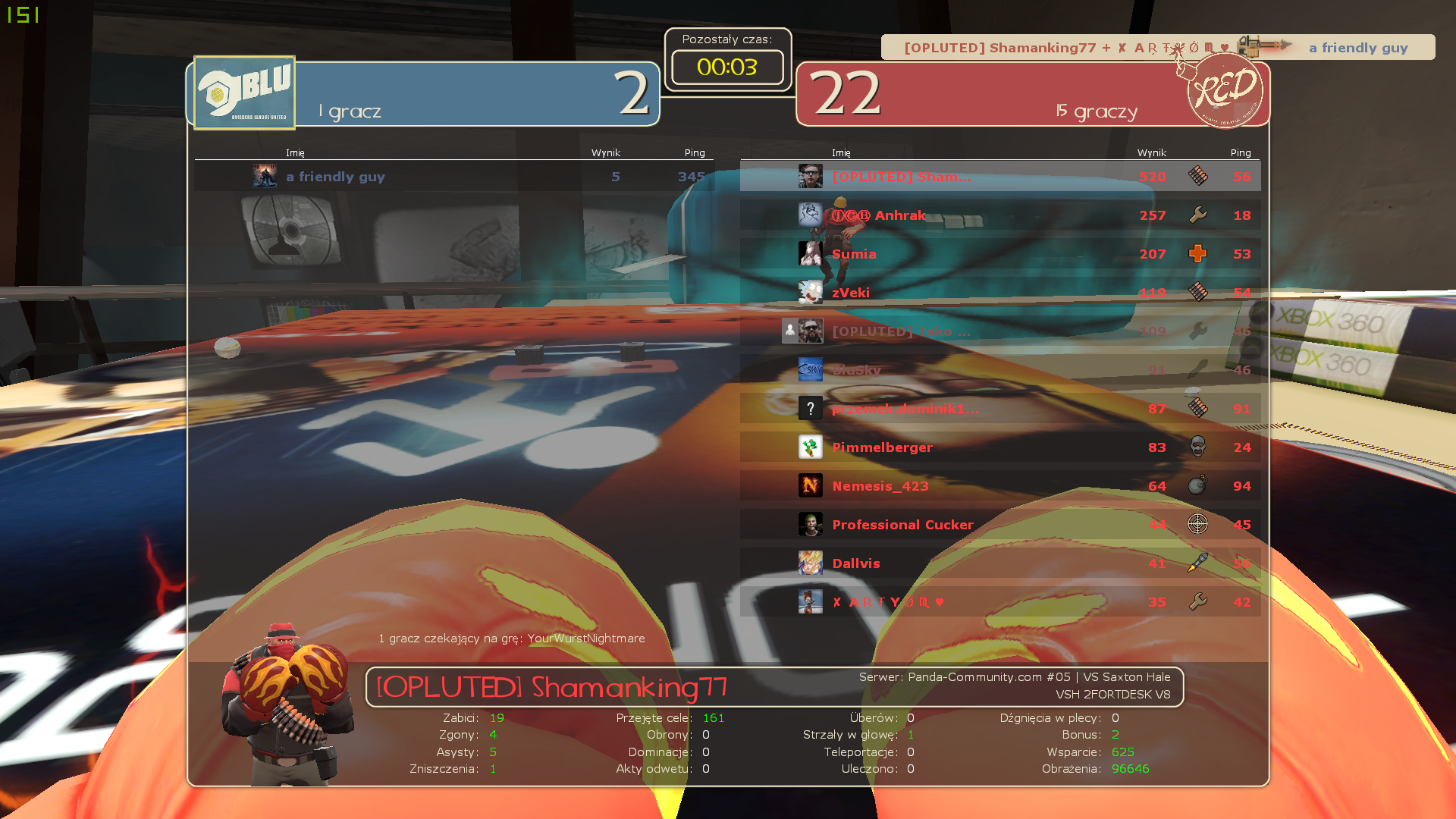Viewport: 1456px width, 819px height.
Task: Click the rocket icon beside Dallvis
Action: 1199,563
